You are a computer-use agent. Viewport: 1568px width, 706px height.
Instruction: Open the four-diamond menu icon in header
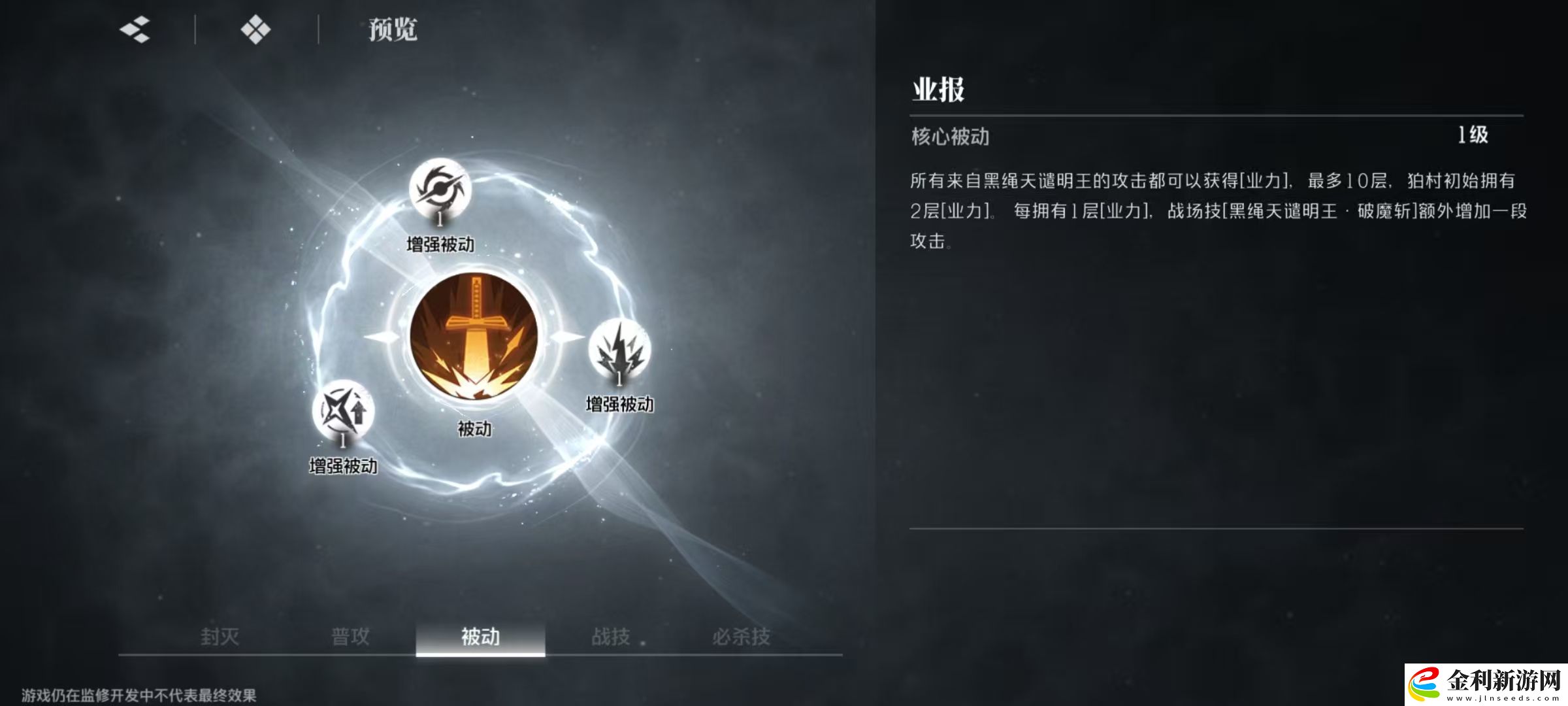coord(257,29)
